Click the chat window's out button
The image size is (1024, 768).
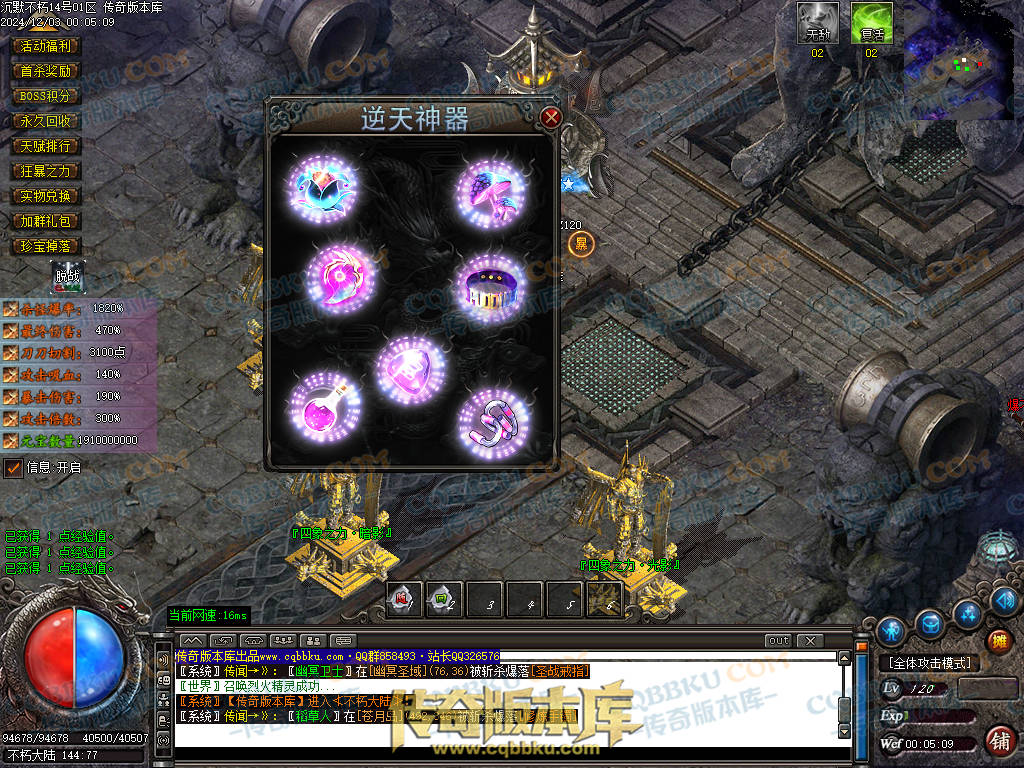click(777, 640)
